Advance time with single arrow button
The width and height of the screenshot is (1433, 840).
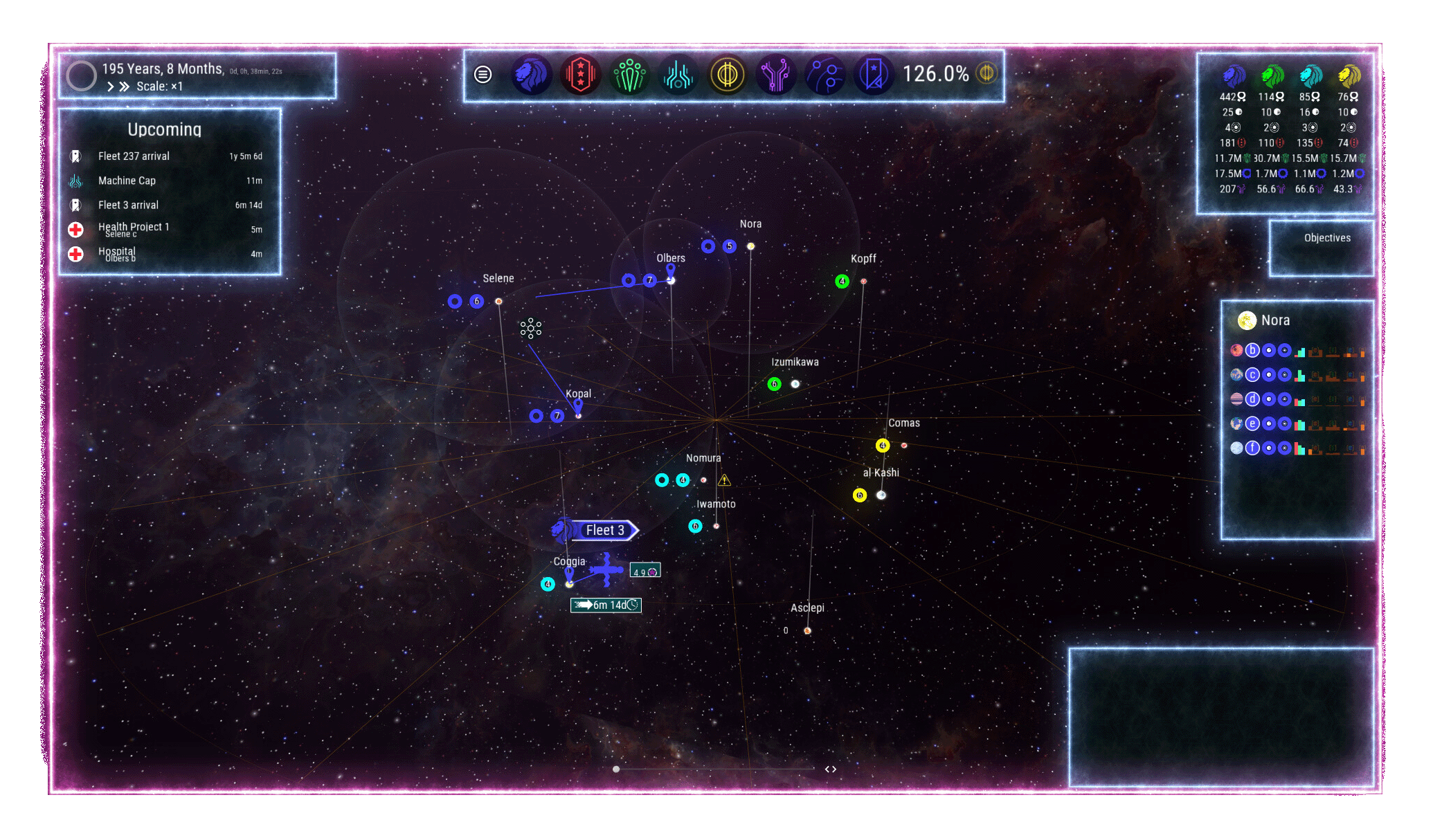point(110,86)
